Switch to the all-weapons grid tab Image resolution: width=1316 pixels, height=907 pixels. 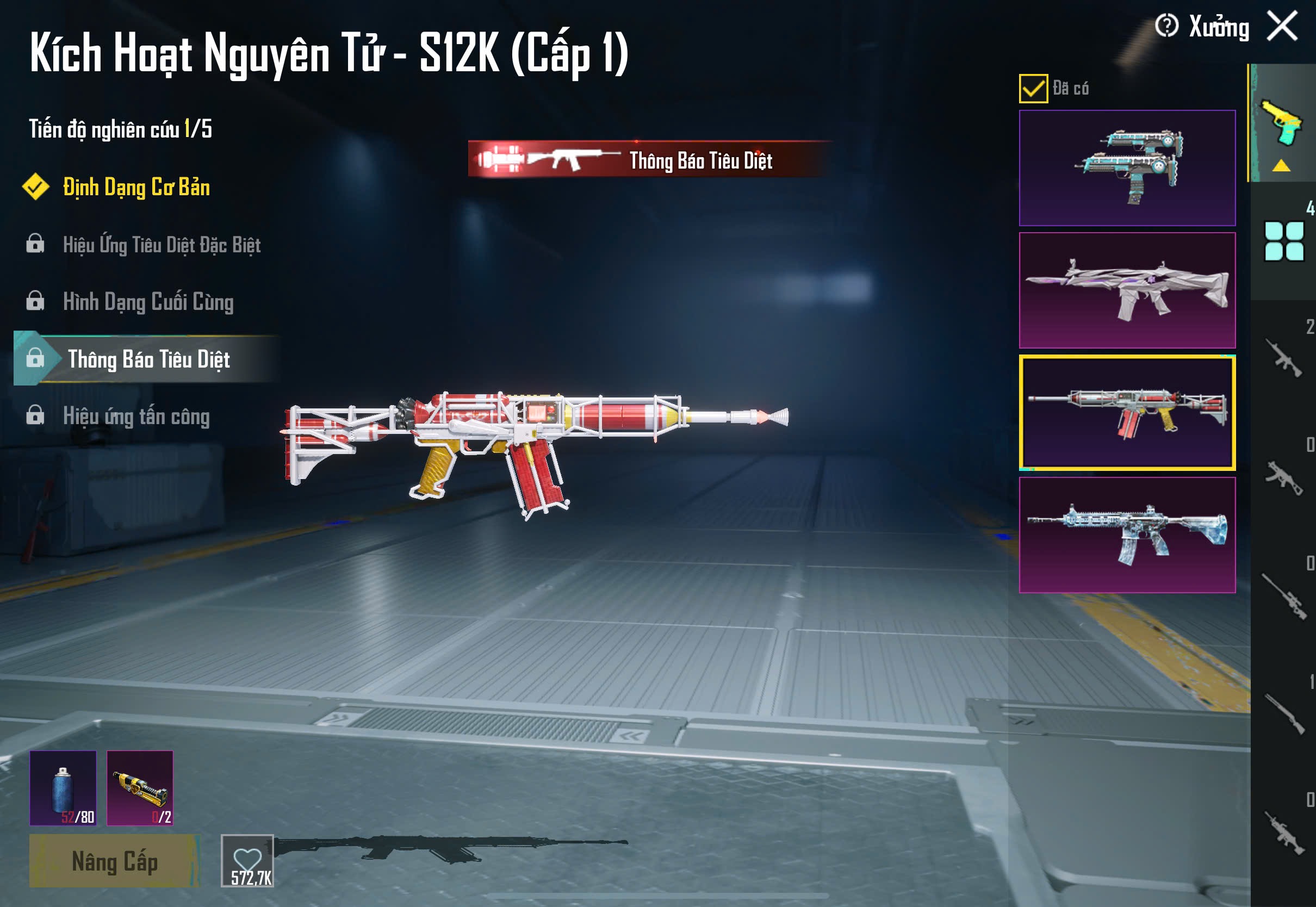[x=1283, y=242]
